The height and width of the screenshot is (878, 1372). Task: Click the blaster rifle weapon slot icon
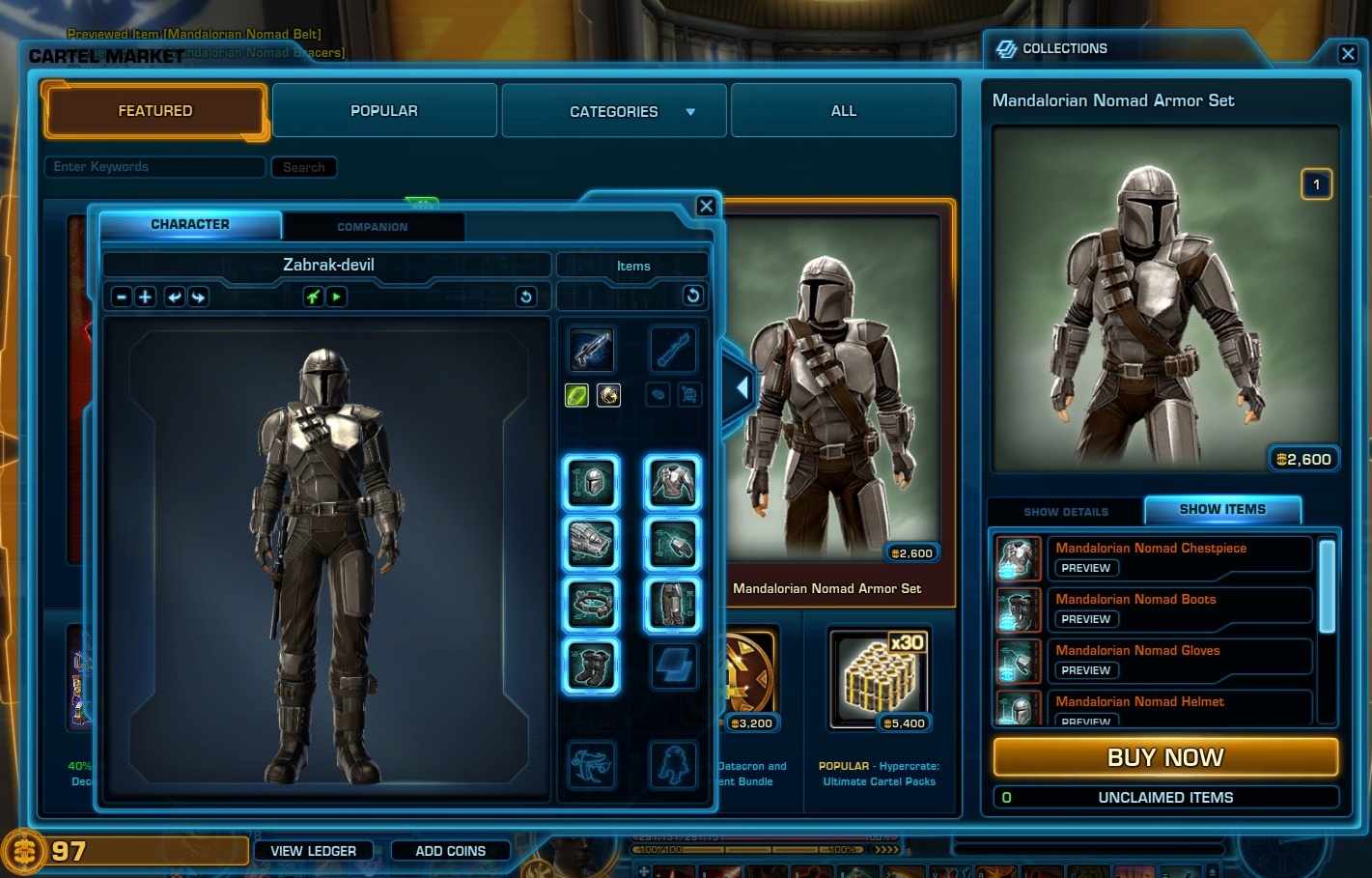[x=591, y=350]
